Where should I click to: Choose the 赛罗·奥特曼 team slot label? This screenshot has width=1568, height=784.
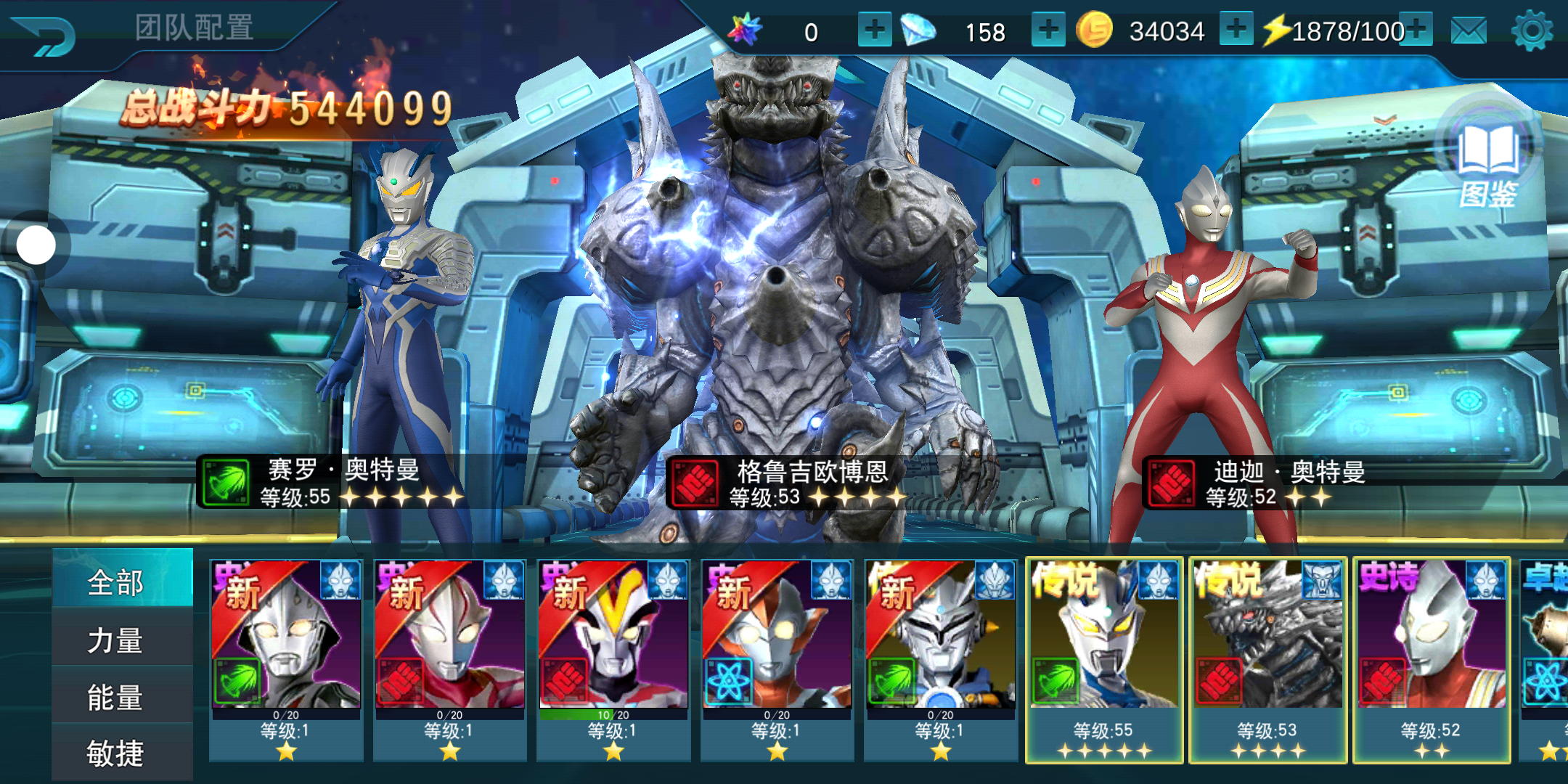click(341, 482)
